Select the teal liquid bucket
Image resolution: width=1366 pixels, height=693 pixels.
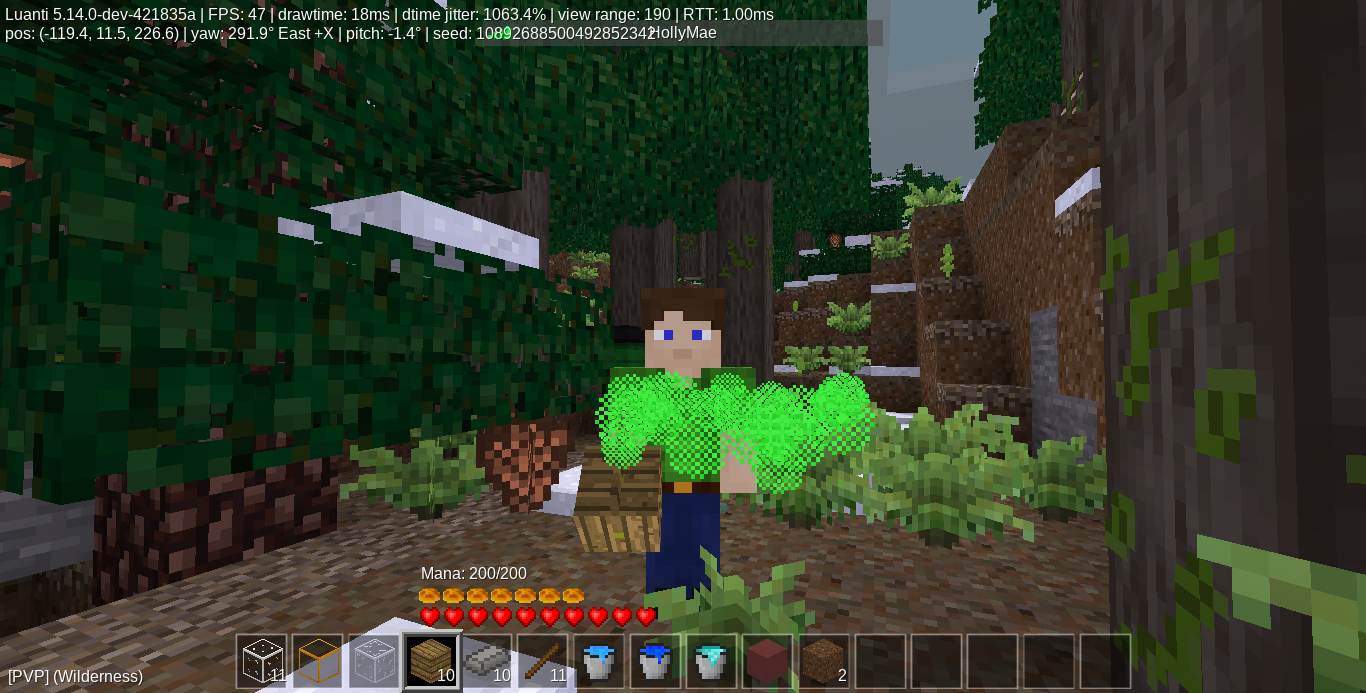click(x=711, y=661)
